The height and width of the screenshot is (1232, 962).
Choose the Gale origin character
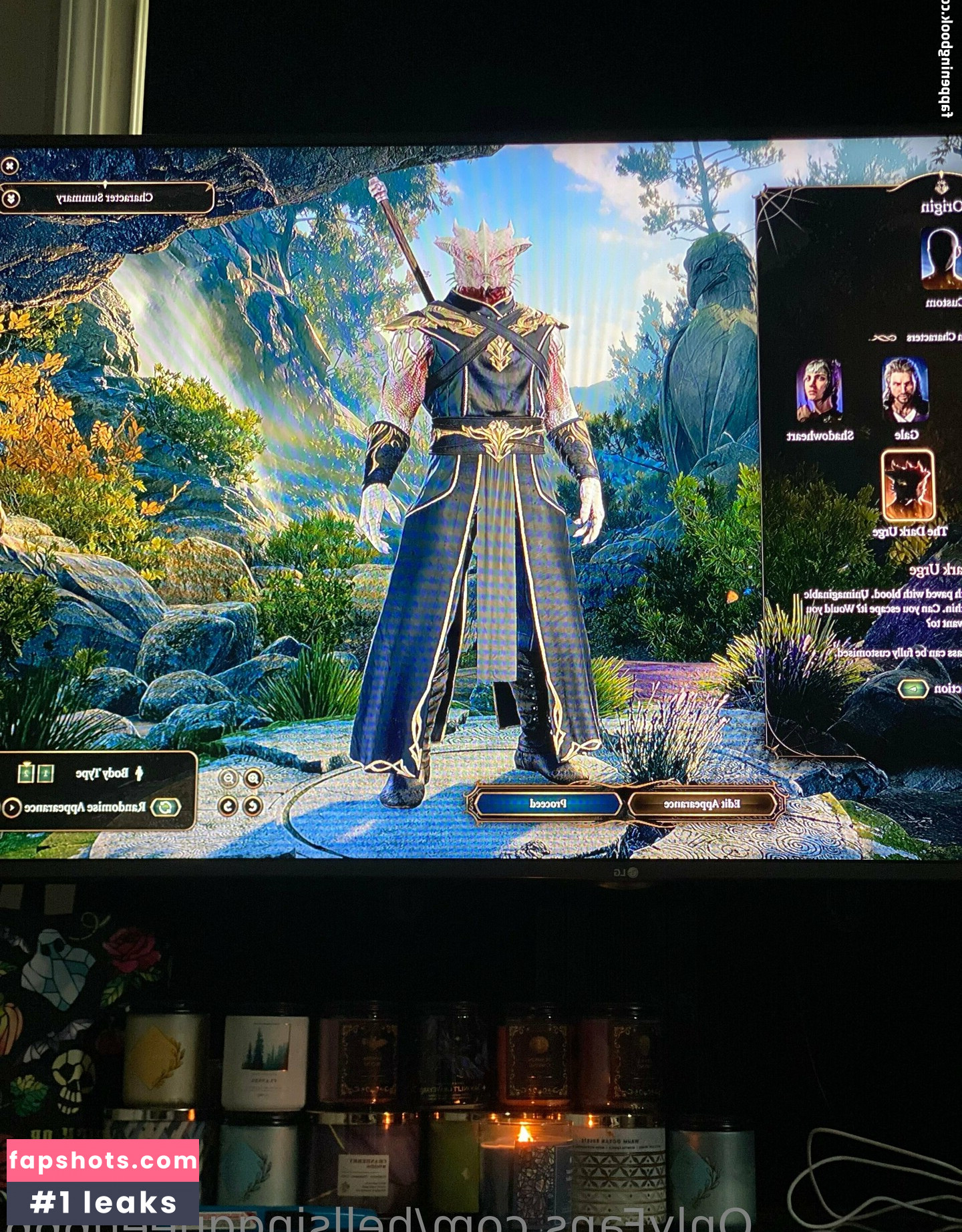click(905, 392)
